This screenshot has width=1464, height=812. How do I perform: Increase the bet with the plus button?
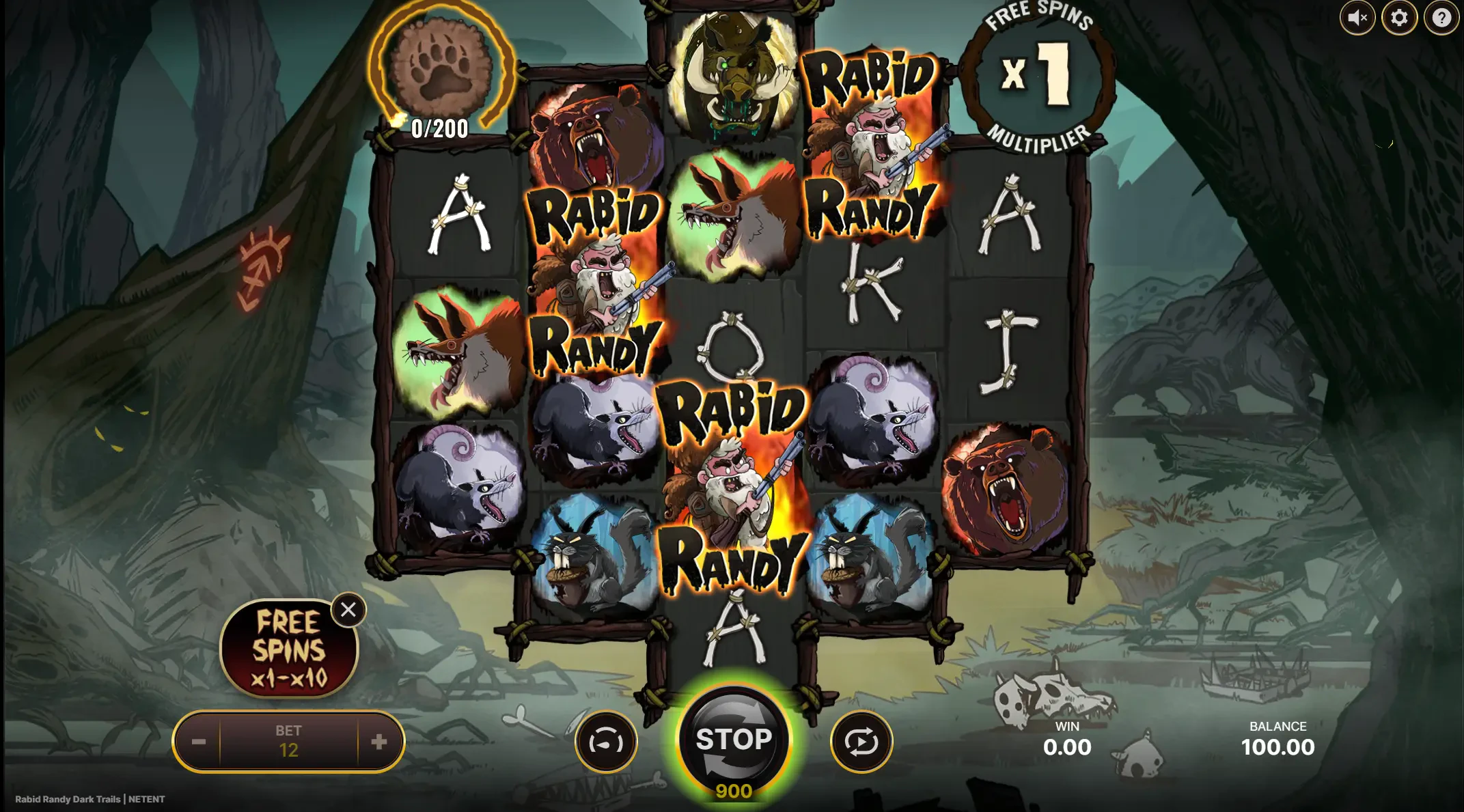(379, 742)
